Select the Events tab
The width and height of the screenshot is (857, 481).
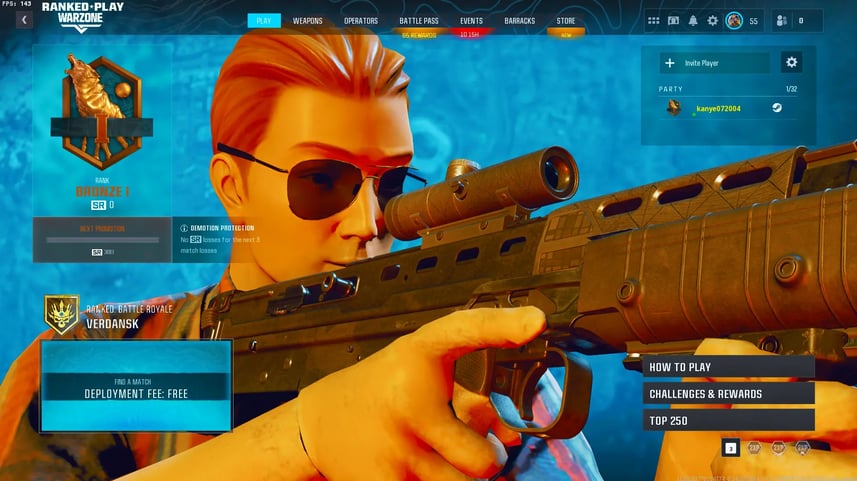pos(471,20)
